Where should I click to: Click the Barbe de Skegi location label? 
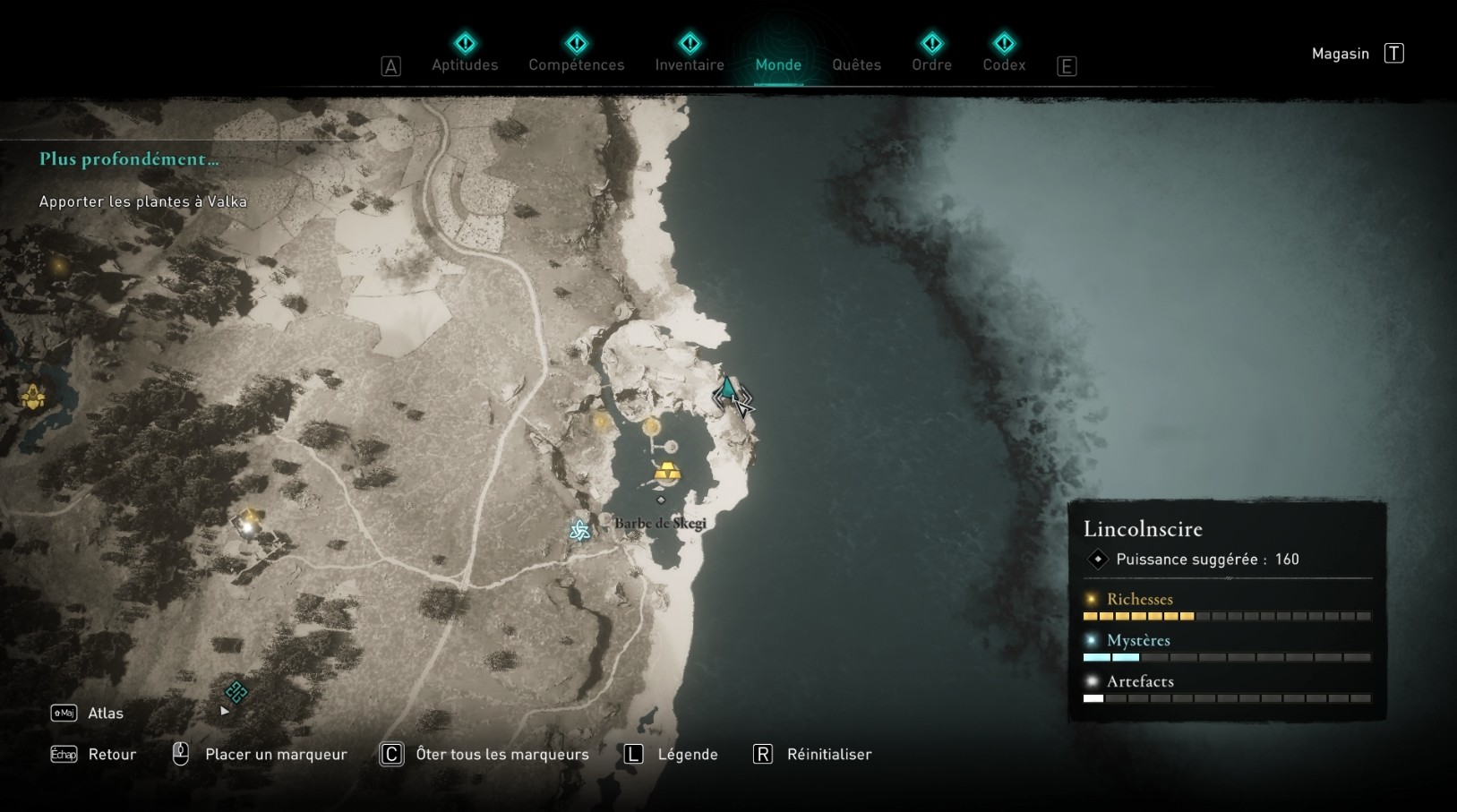660,523
